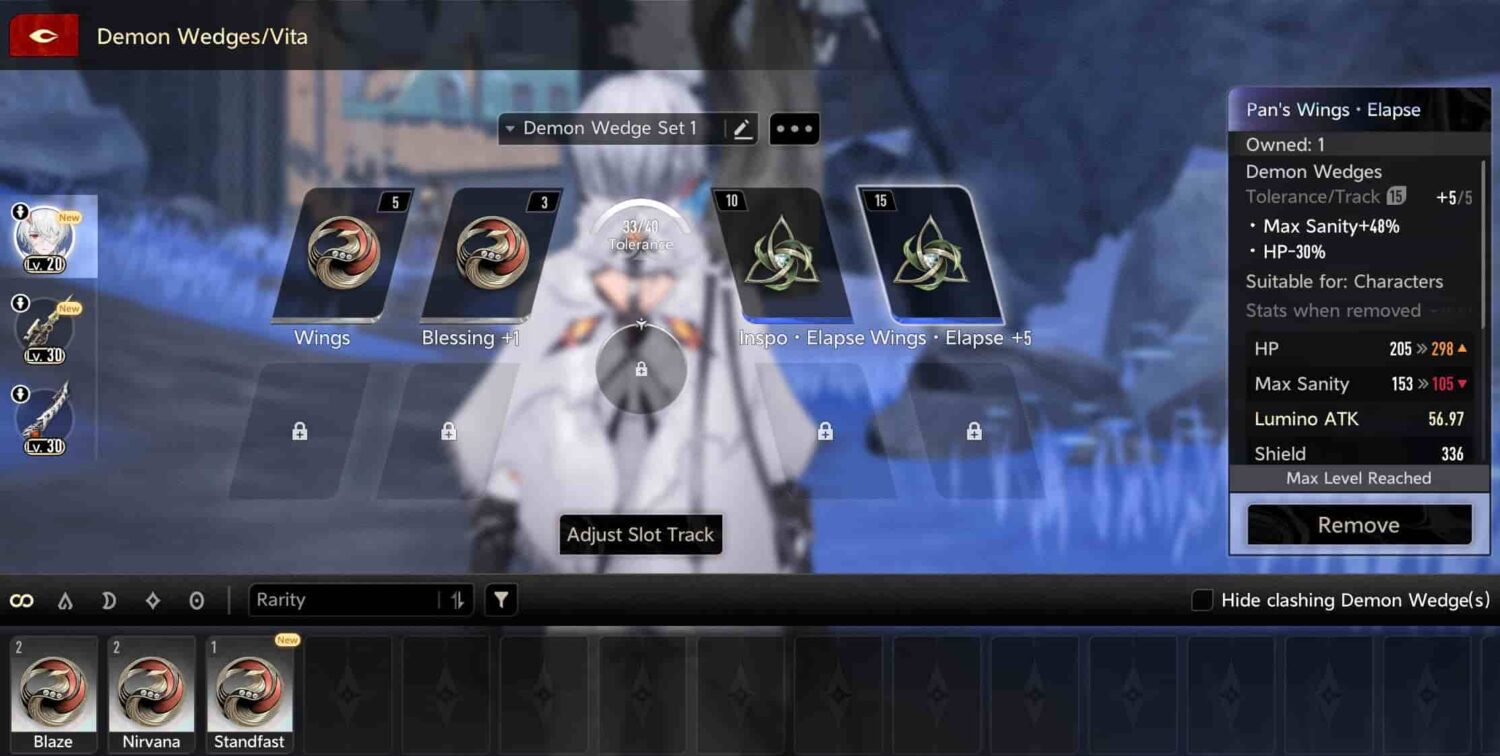Image resolution: width=1500 pixels, height=756 pixels.
Task: Open the Rarity sorting dropdown
Action: tap(330, 600)
